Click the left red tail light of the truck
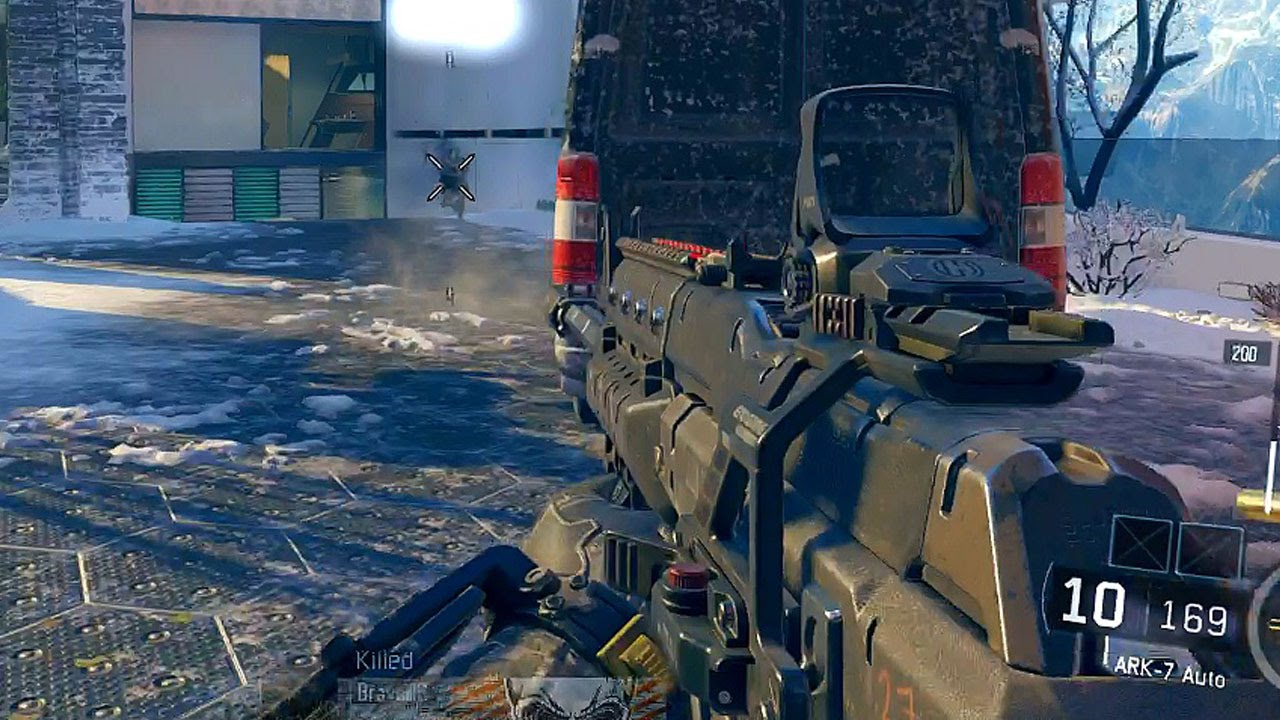The width and height of the screenshot is (1280, 720). pos(575,215)
